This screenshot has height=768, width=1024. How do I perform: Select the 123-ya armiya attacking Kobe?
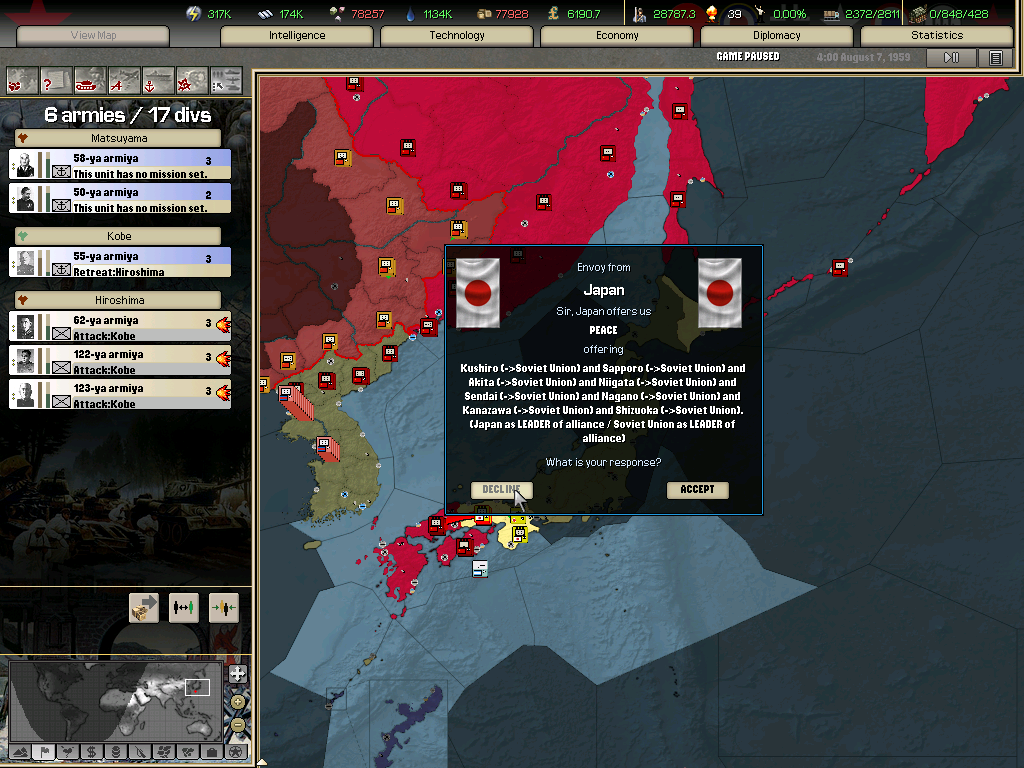tap(120, 395)
